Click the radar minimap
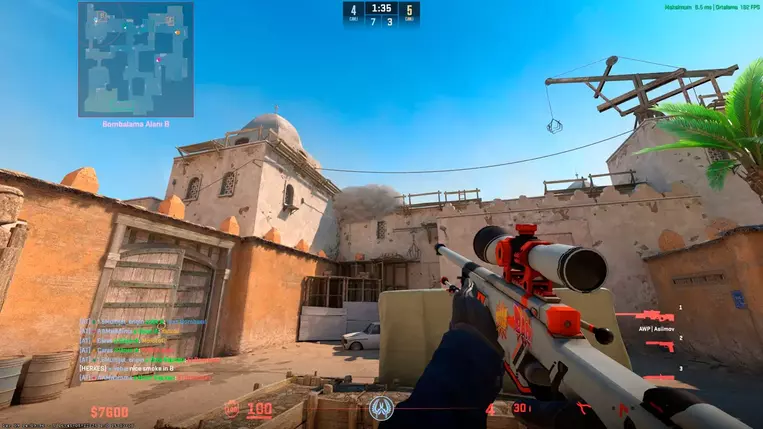This screenshot has height=429, width=763. 136,59
